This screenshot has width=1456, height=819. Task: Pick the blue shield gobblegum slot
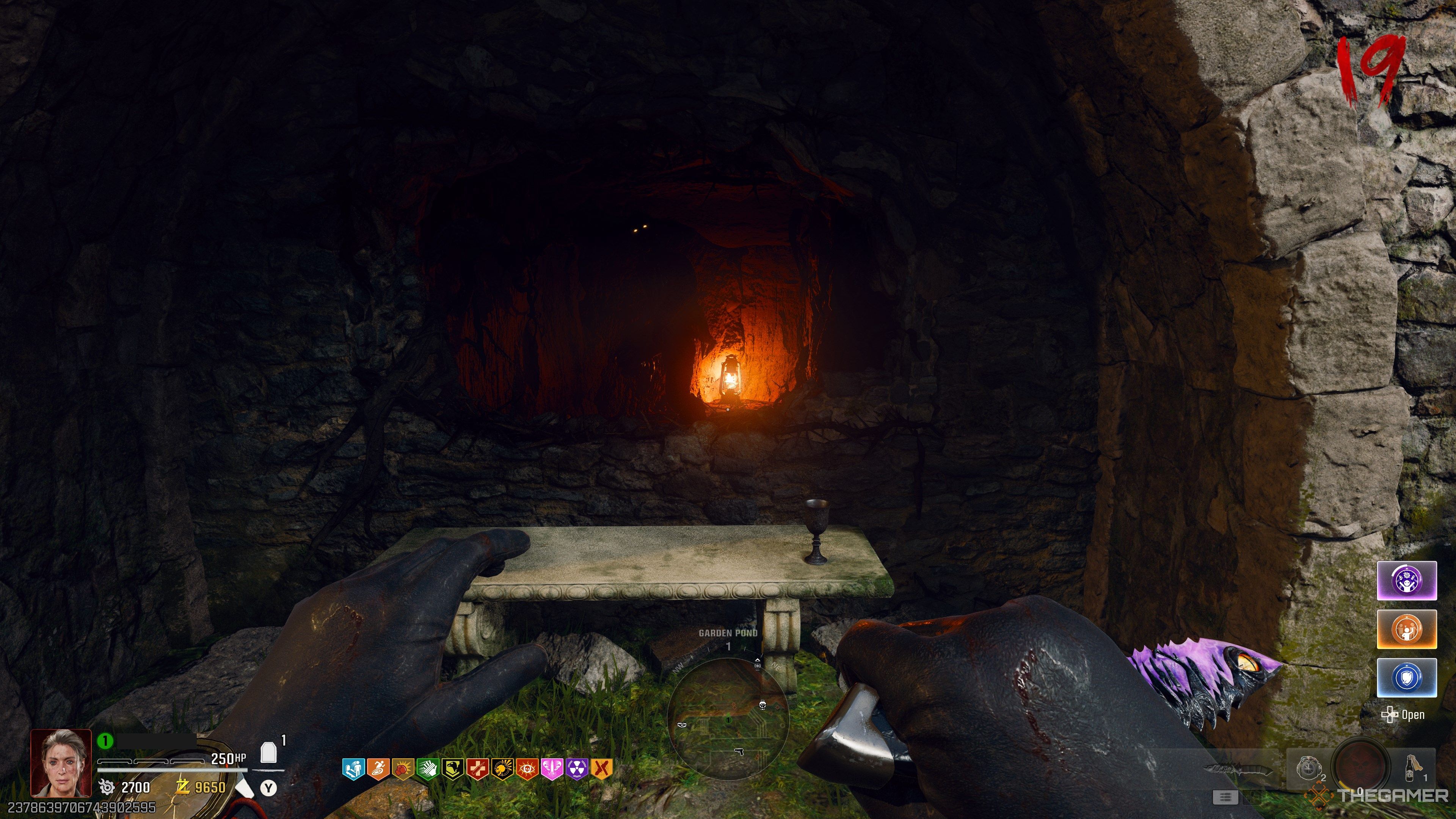tap(1406, 677)
